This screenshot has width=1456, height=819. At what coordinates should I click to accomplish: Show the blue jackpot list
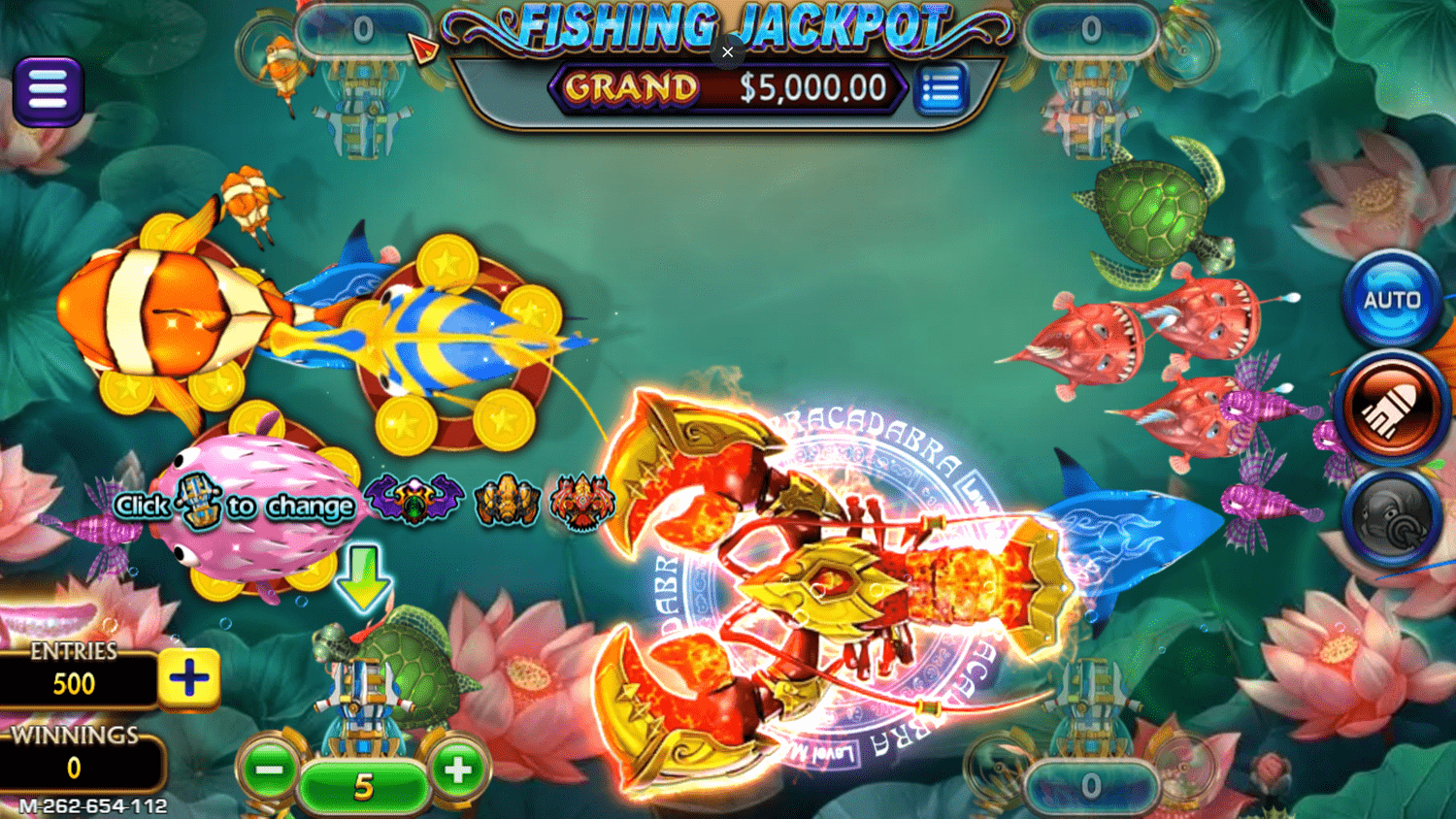pos(940,90)
